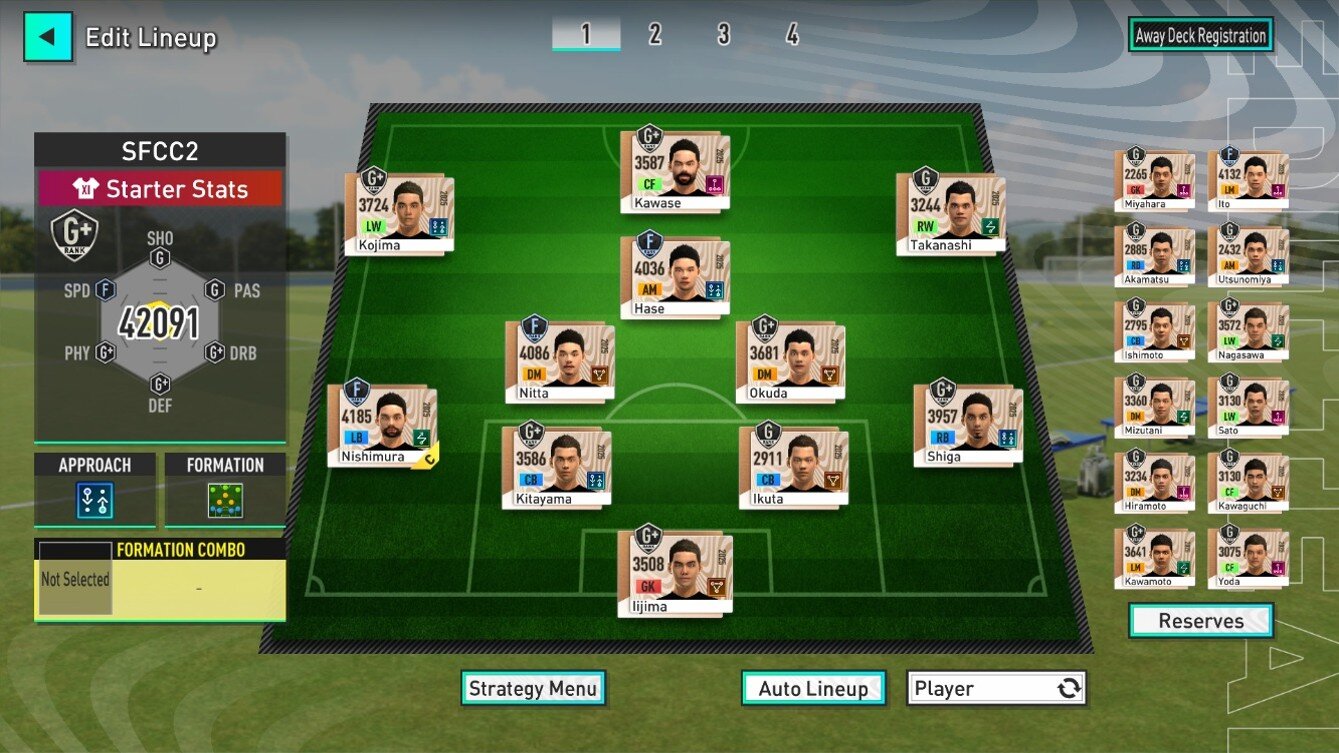The image size is (1339, 753).
Task: Switch to deck tab 4
Action: point(791,35)
